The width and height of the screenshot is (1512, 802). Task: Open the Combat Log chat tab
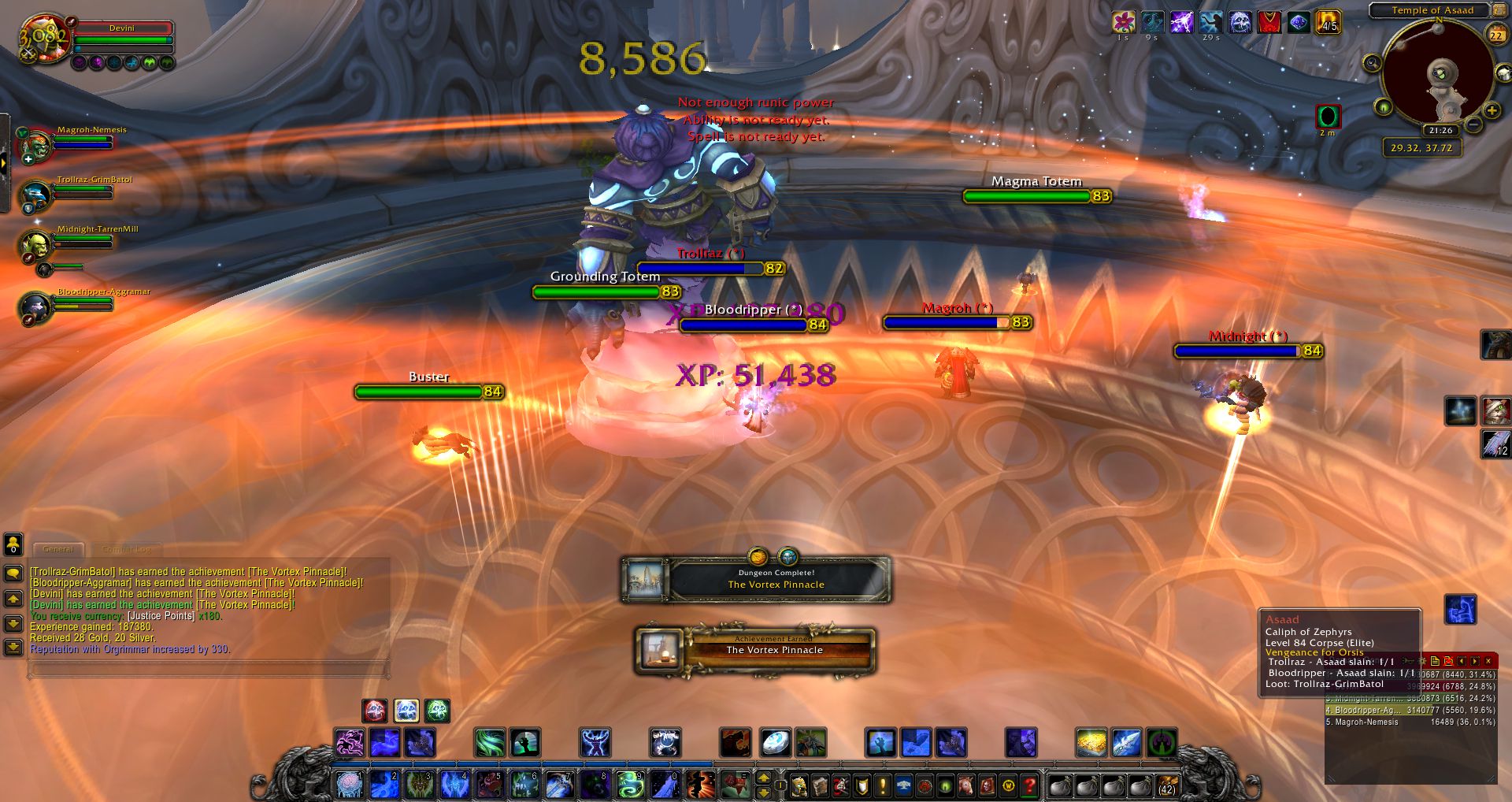pos(126,549)
